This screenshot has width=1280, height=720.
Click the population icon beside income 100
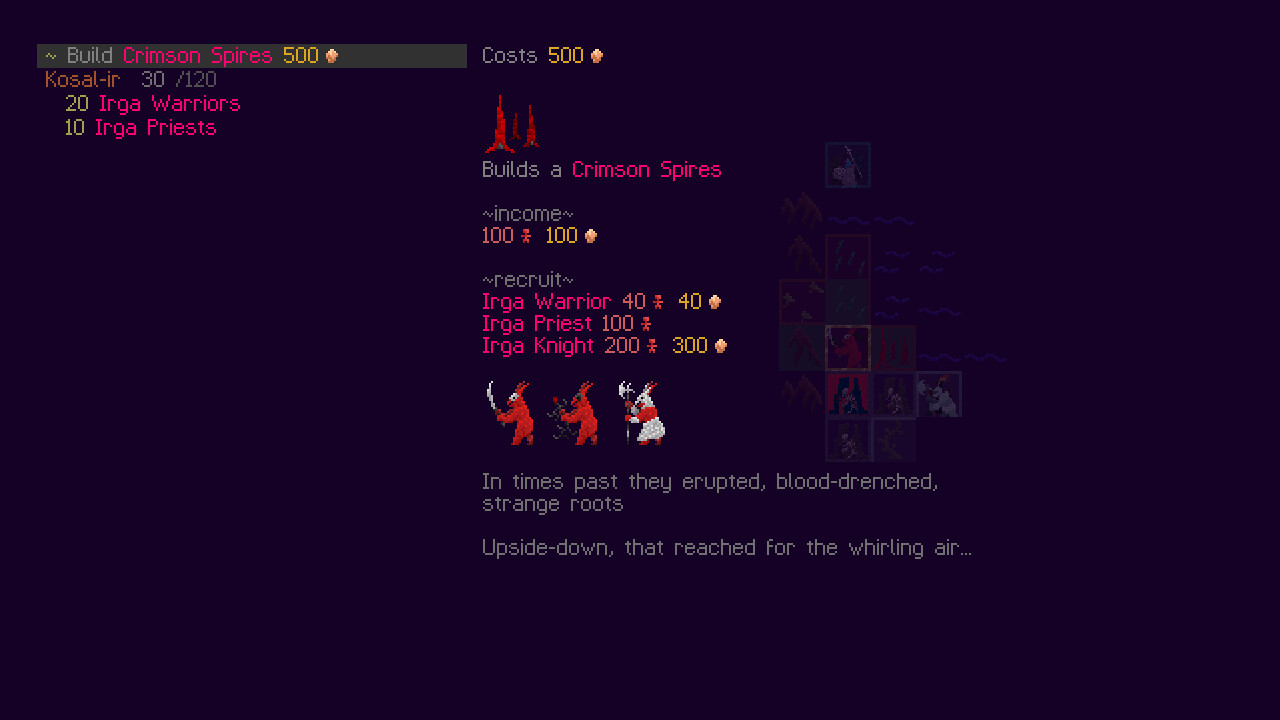coord(527,235)
